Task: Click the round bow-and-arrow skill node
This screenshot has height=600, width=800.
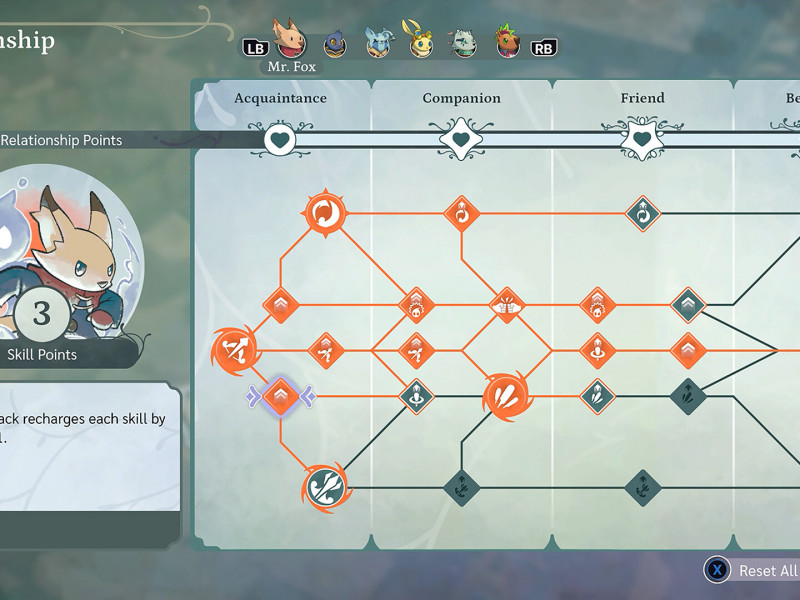Action: click(x=235, y=350)
